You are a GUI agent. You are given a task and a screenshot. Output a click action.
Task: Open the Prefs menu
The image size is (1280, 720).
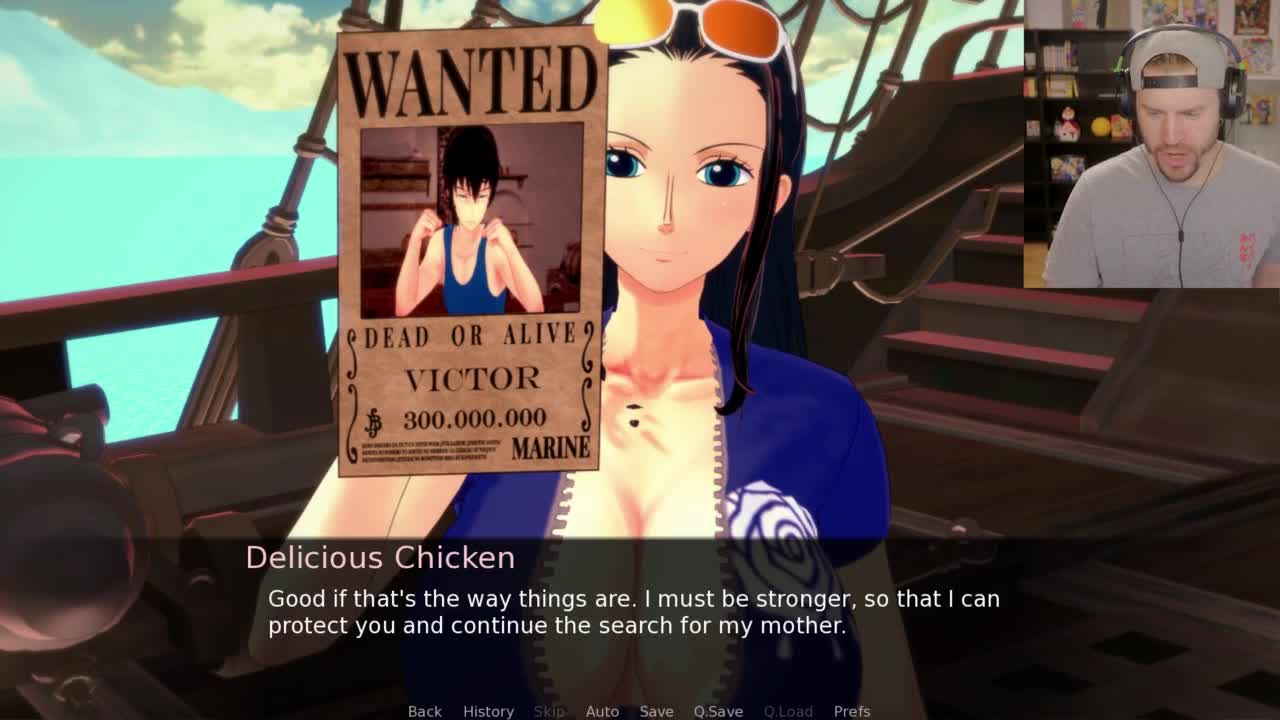click(x=852, y=711)
